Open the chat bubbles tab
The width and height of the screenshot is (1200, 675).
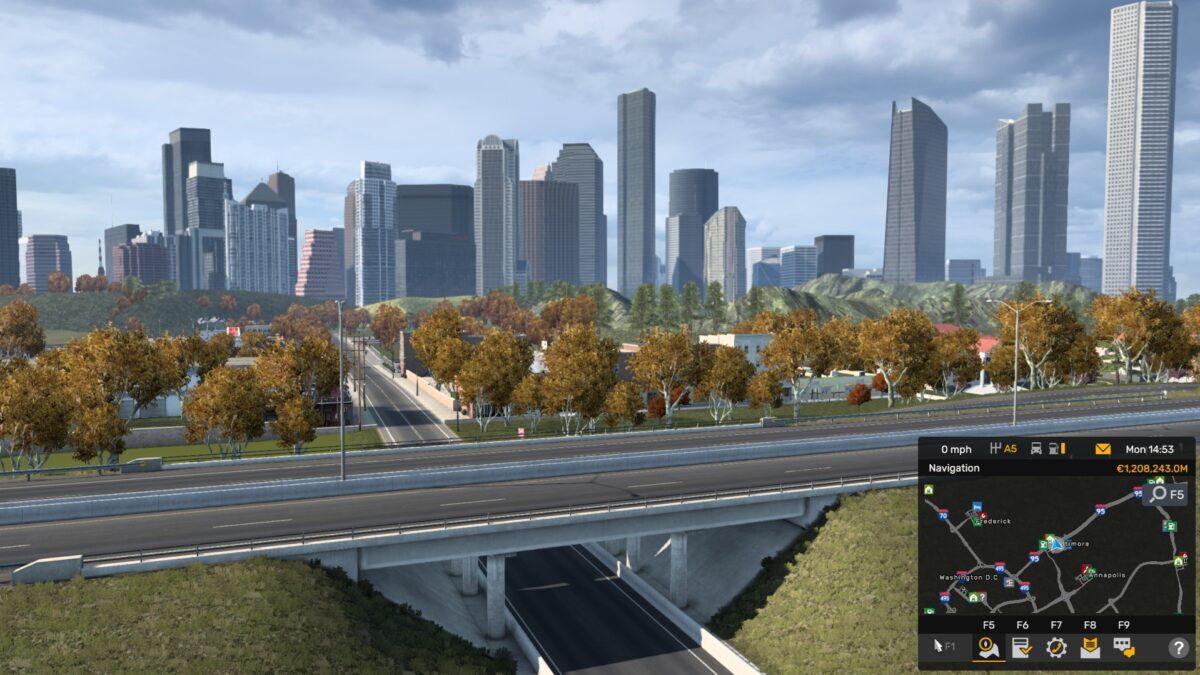coord(1124,647)
